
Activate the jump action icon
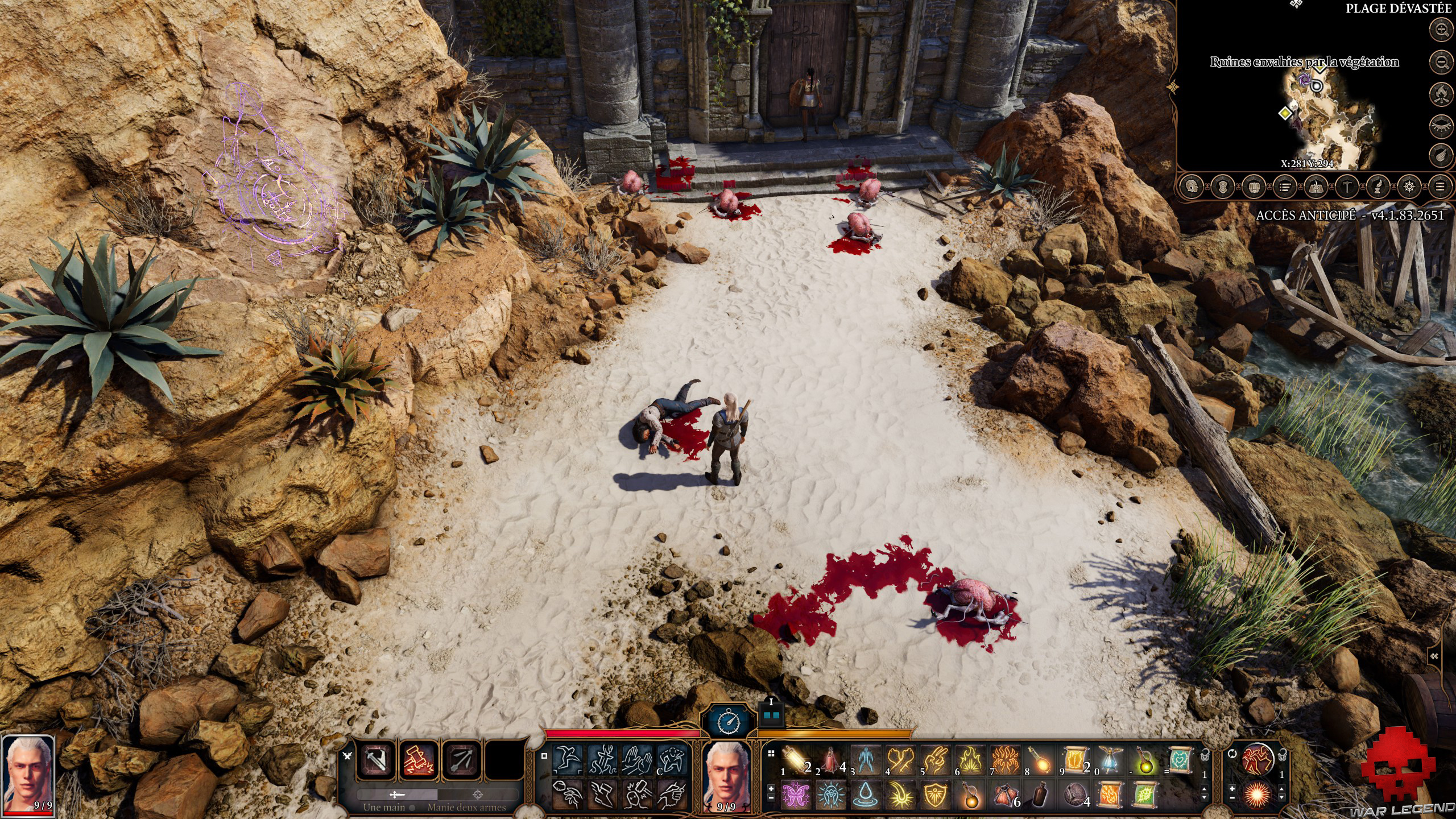(568, 759)
